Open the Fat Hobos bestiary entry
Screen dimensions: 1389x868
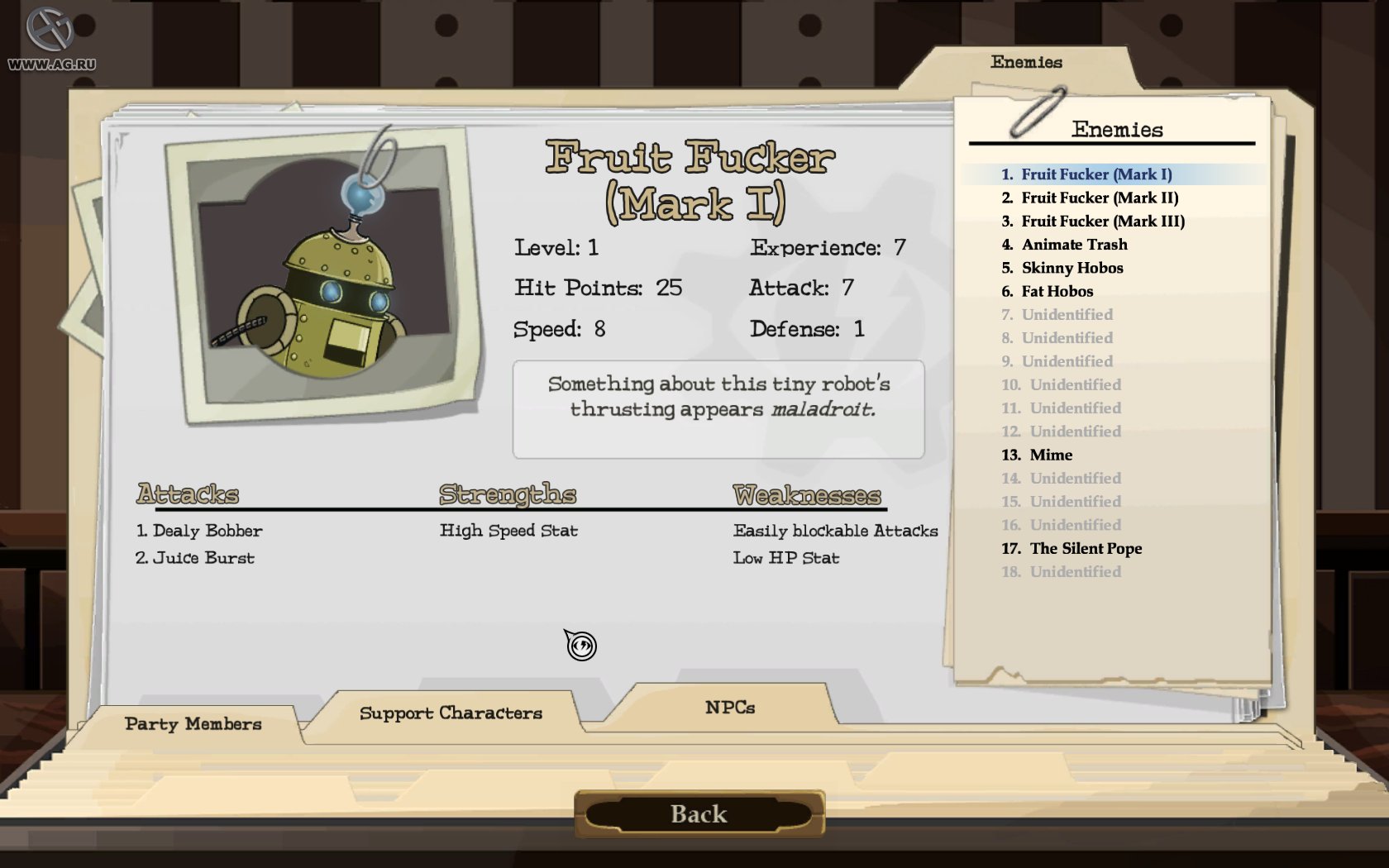coord(1058,291)
